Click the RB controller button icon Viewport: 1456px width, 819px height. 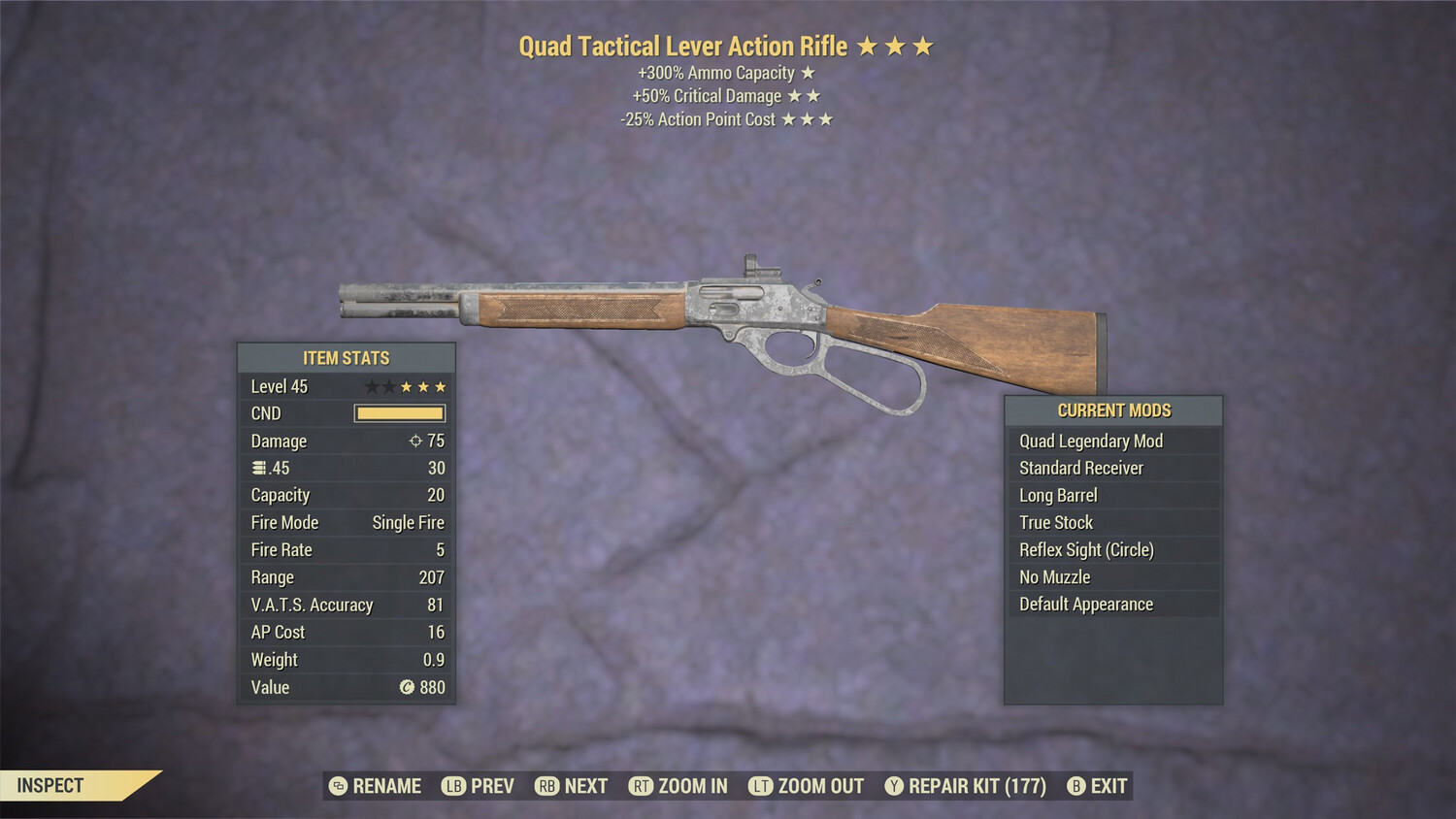(x=546, y=786)
